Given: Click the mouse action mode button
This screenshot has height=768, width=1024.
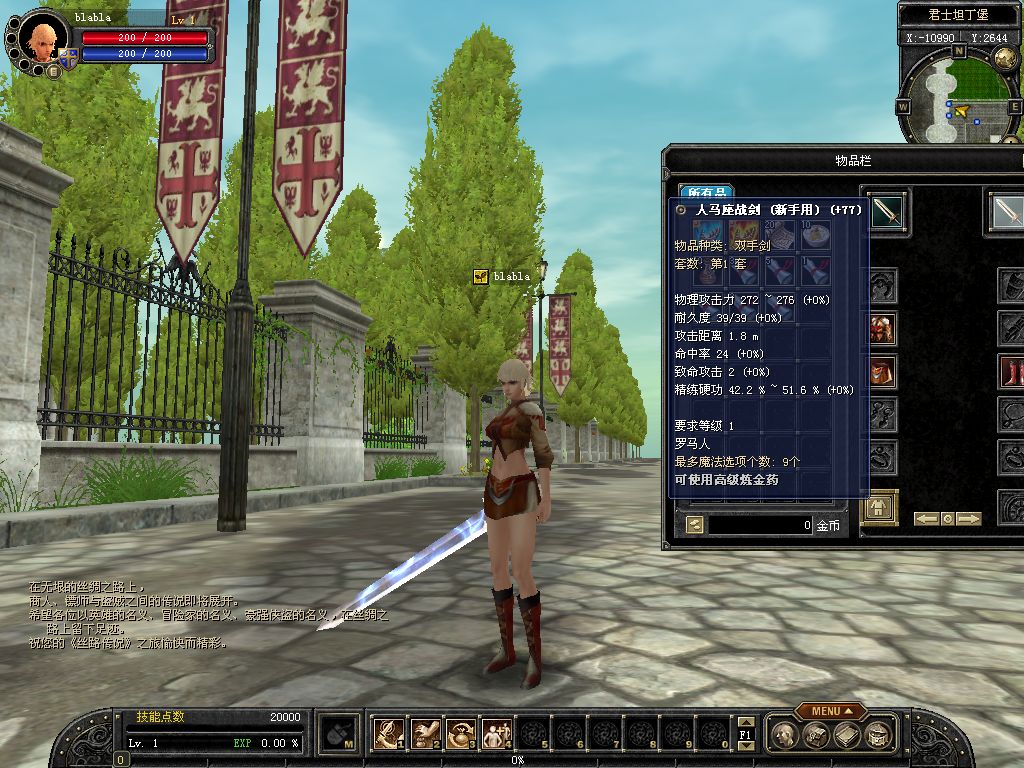Looking at the screenshot, I should click(339, 734).
